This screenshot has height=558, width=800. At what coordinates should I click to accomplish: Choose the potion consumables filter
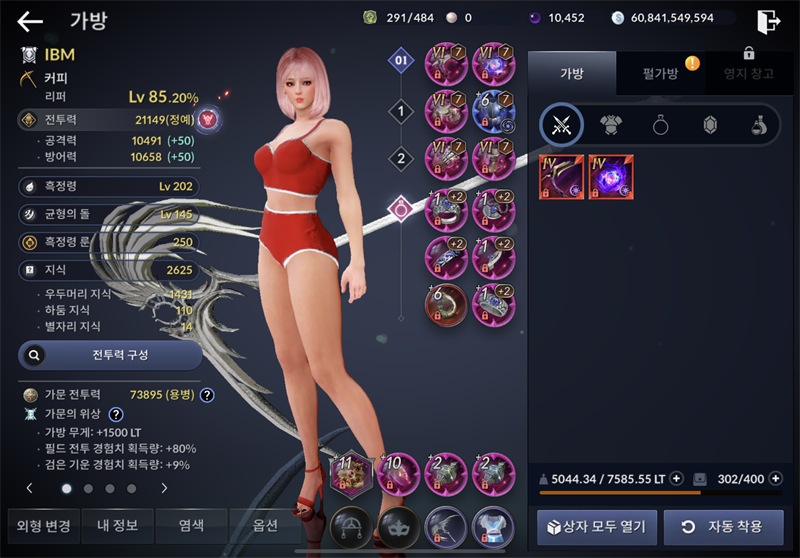(x=759, y=125)
